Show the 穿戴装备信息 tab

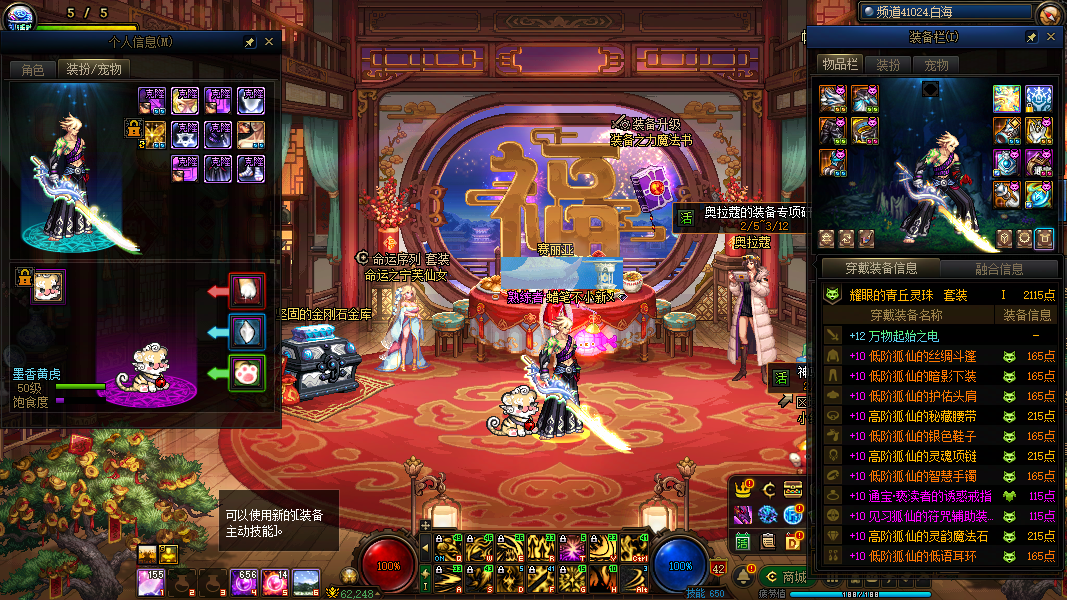tap(881, 268)
